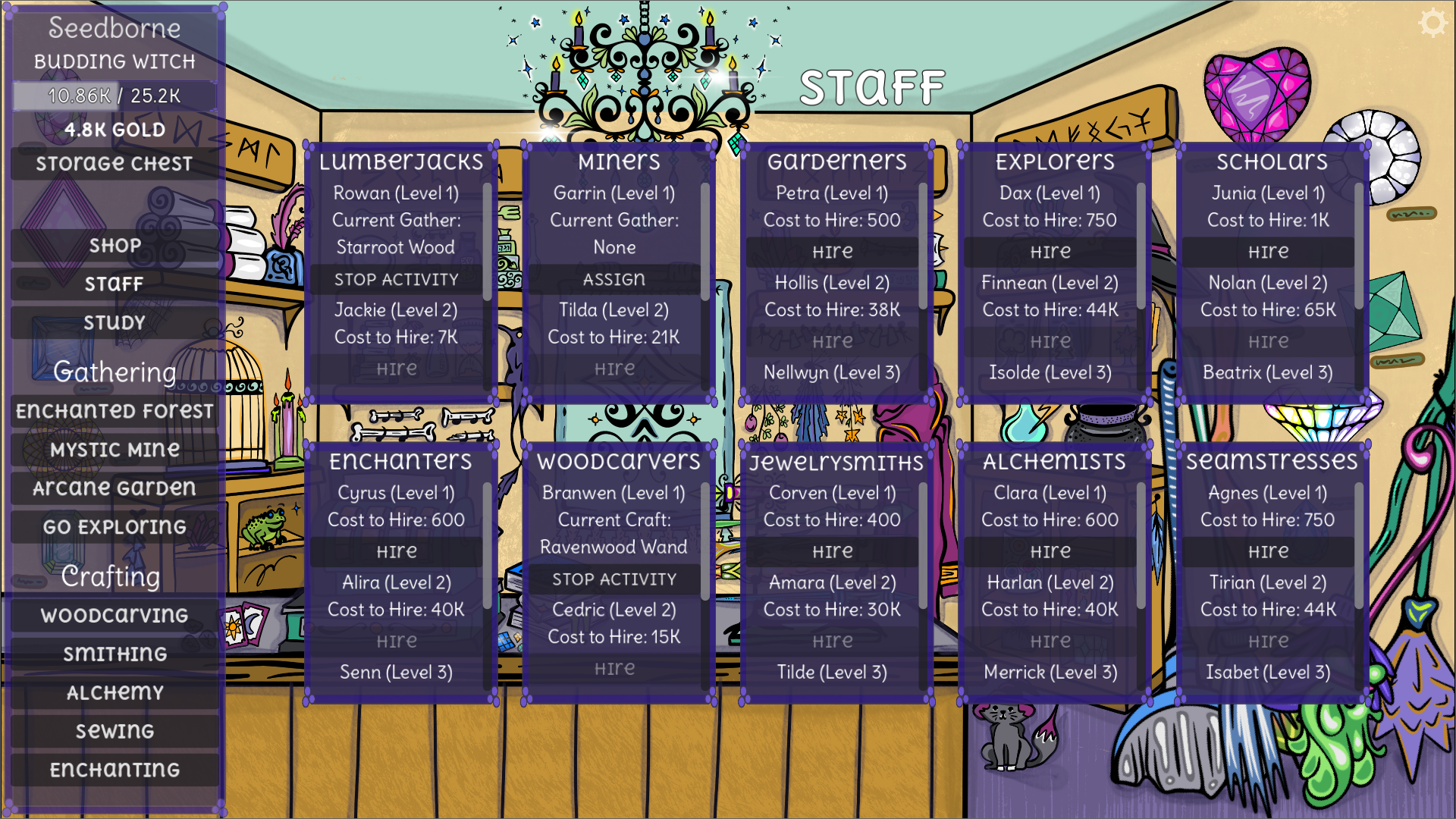Open the Alchemy crafting menu
The width and height of the screenshot is (1456, 819).
point(114,692)
